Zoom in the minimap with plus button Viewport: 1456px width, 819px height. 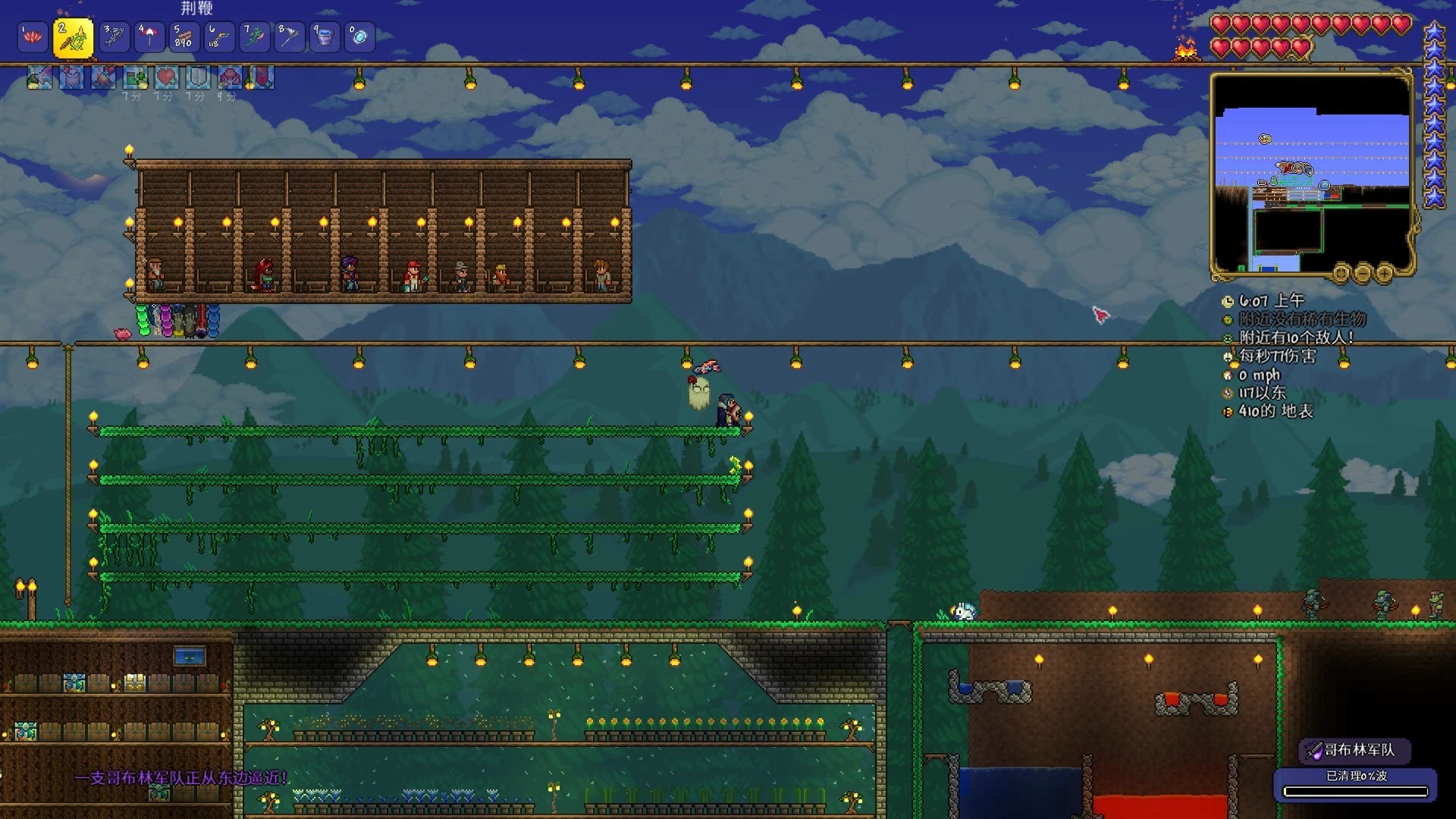pos(1385,271)
